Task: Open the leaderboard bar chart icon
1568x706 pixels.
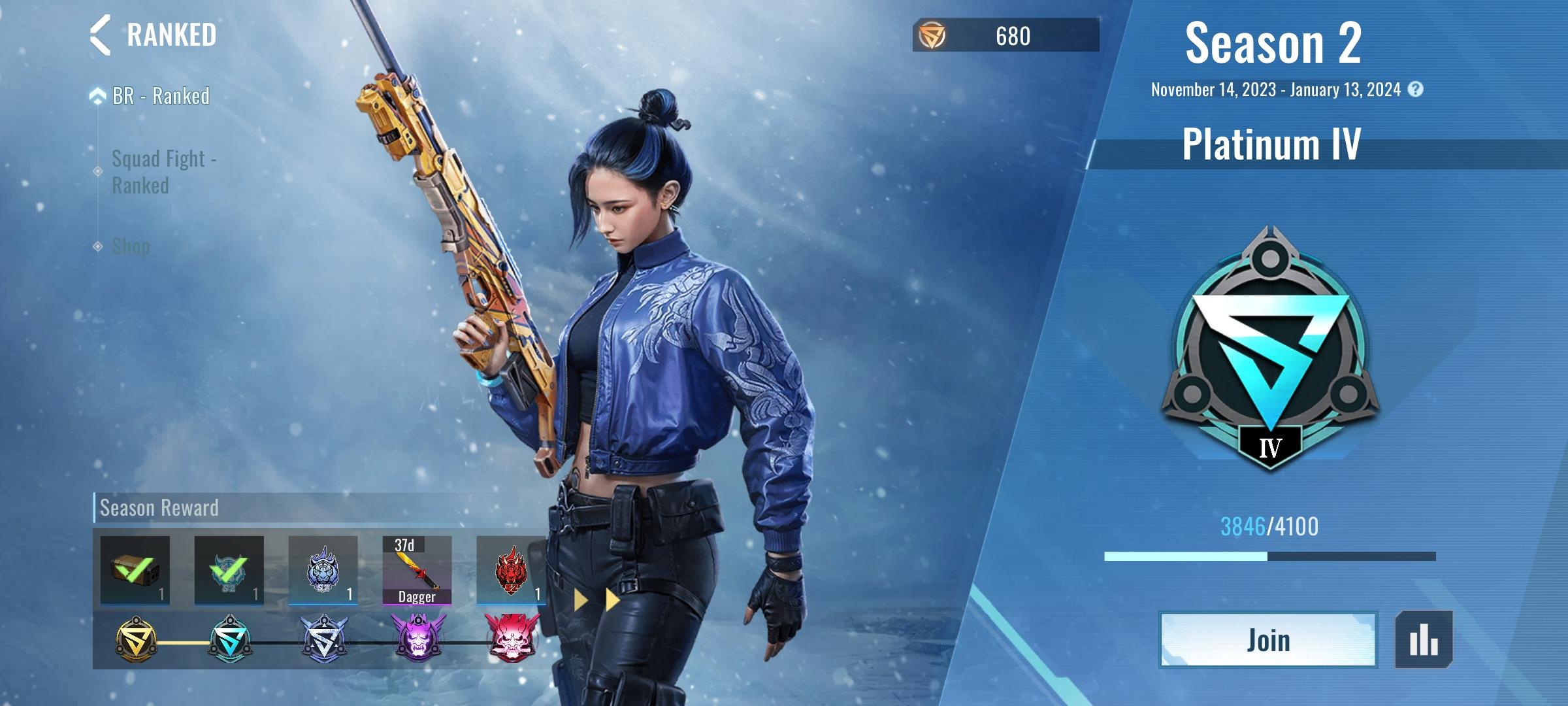Action: [1424, 640]
